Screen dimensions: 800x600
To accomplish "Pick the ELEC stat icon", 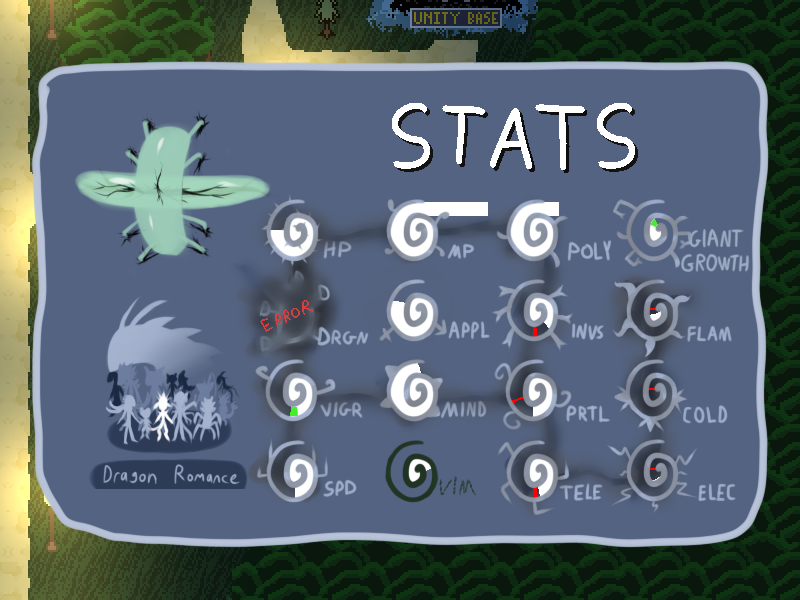I will (x=653, y=472).
